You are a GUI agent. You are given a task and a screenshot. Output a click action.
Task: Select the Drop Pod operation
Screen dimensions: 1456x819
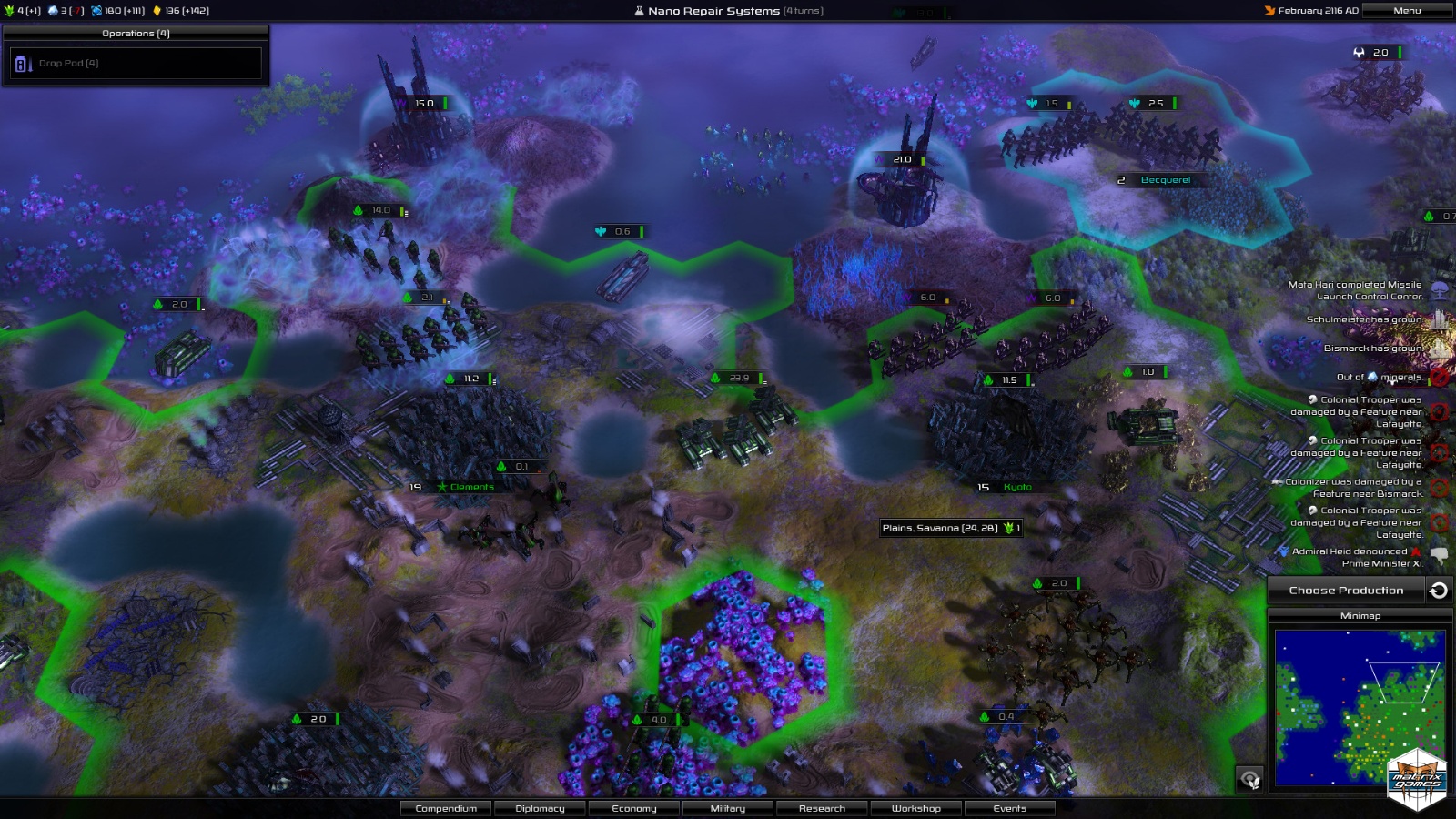click(136, 64)
